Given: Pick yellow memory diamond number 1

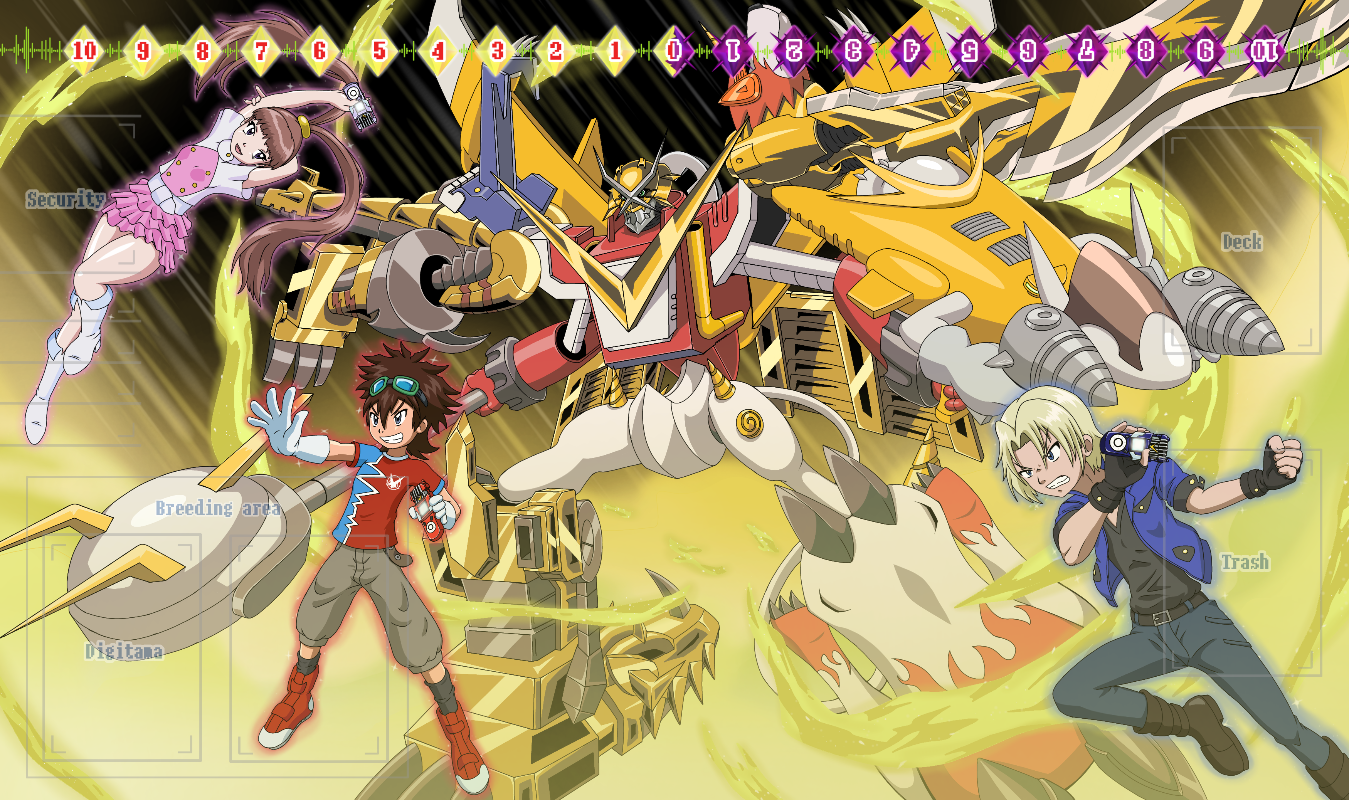Looking at the screenshot, I should [615, 50].
